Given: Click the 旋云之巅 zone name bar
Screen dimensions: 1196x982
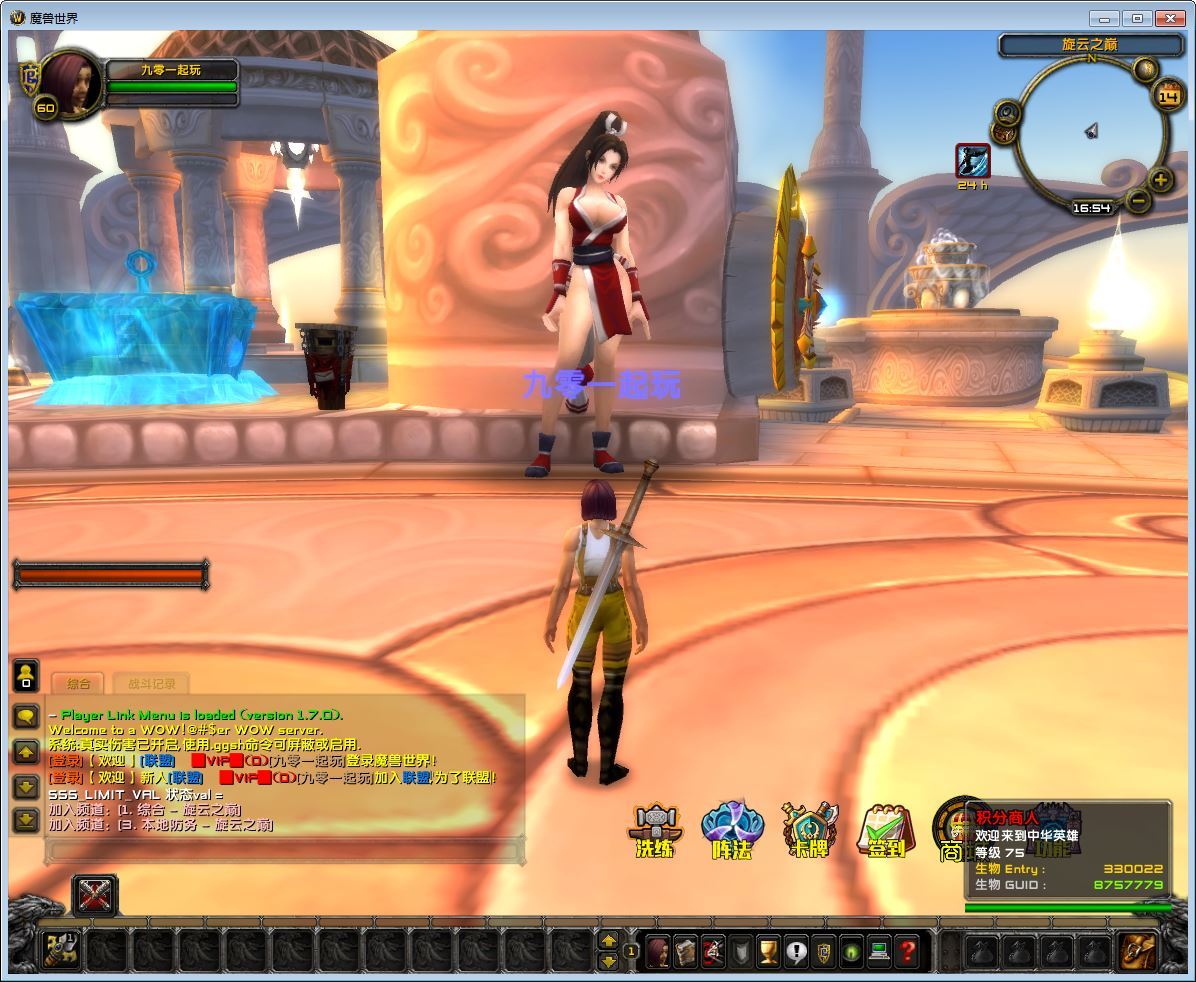Looking at the screenshot, I should (1089, 45).
